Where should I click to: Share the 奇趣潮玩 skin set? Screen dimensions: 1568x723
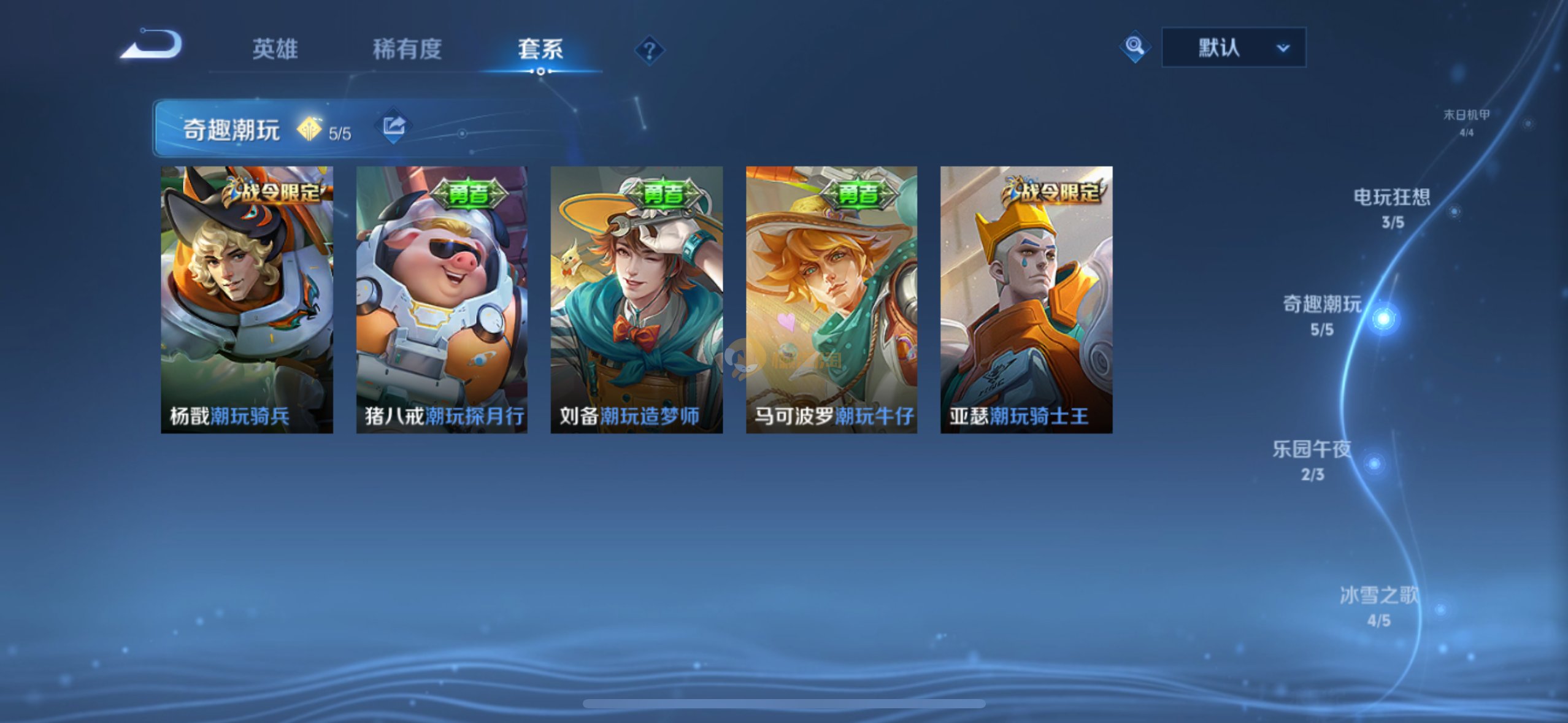click(393, 127)
